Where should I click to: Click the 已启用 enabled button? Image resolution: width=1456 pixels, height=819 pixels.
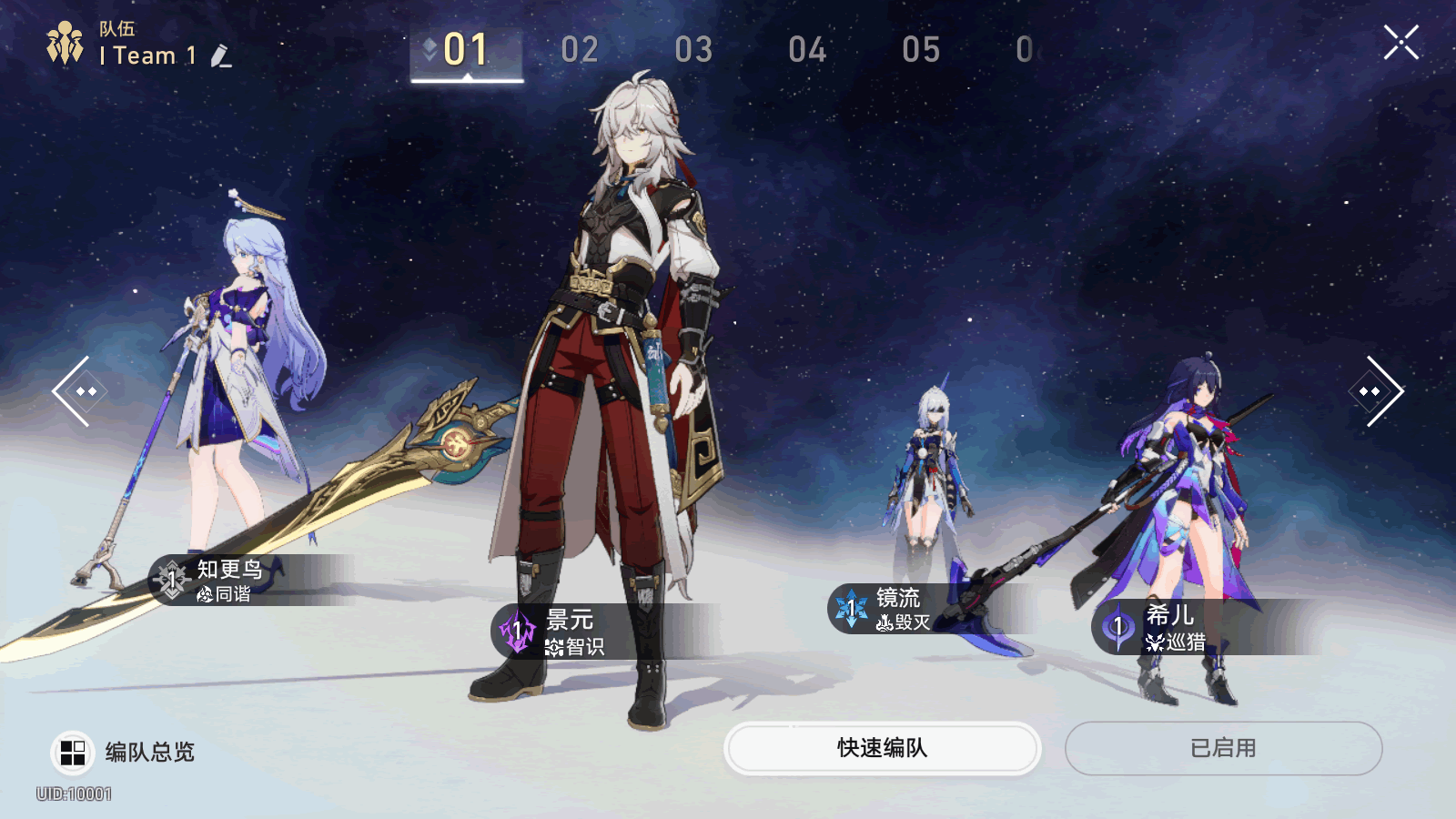pos(1223,748)
